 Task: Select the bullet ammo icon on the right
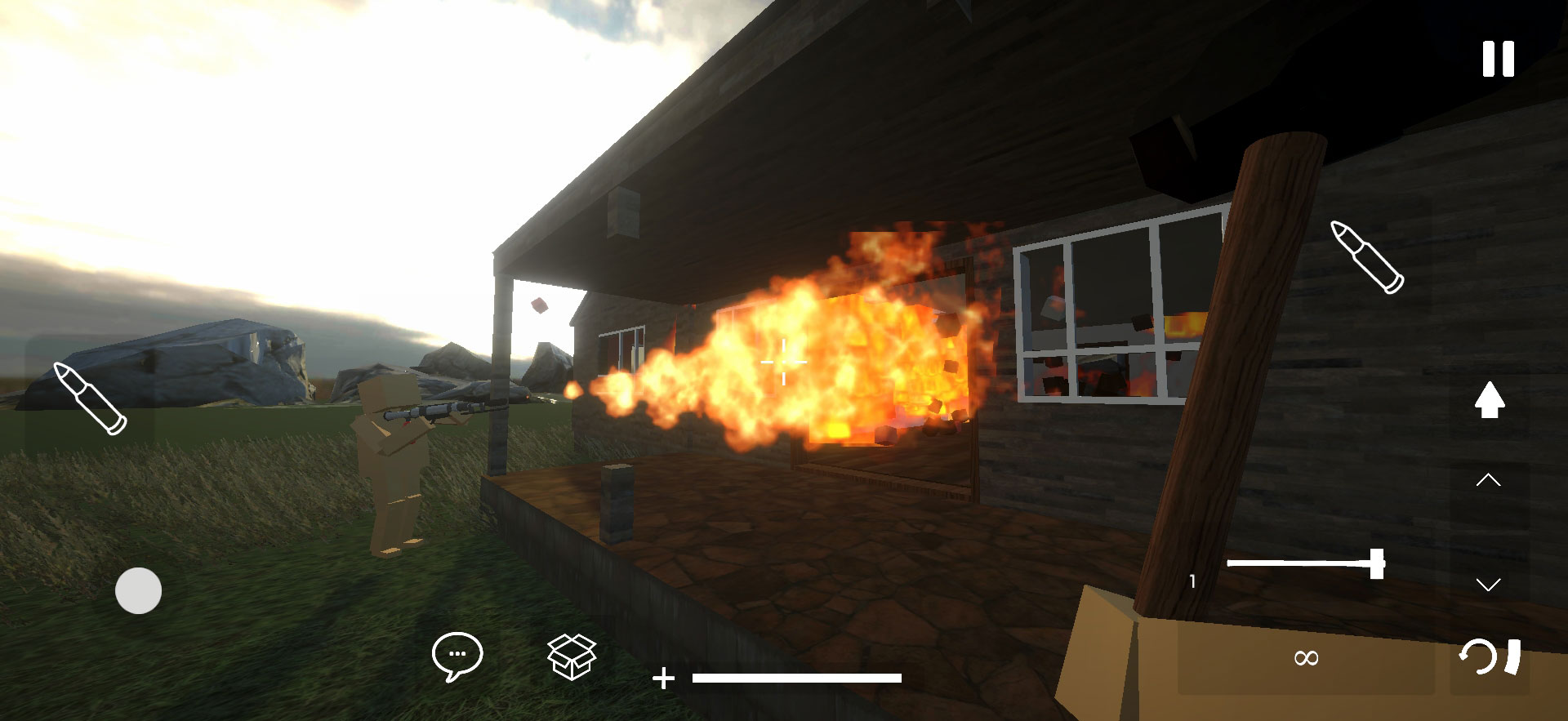1367,257
